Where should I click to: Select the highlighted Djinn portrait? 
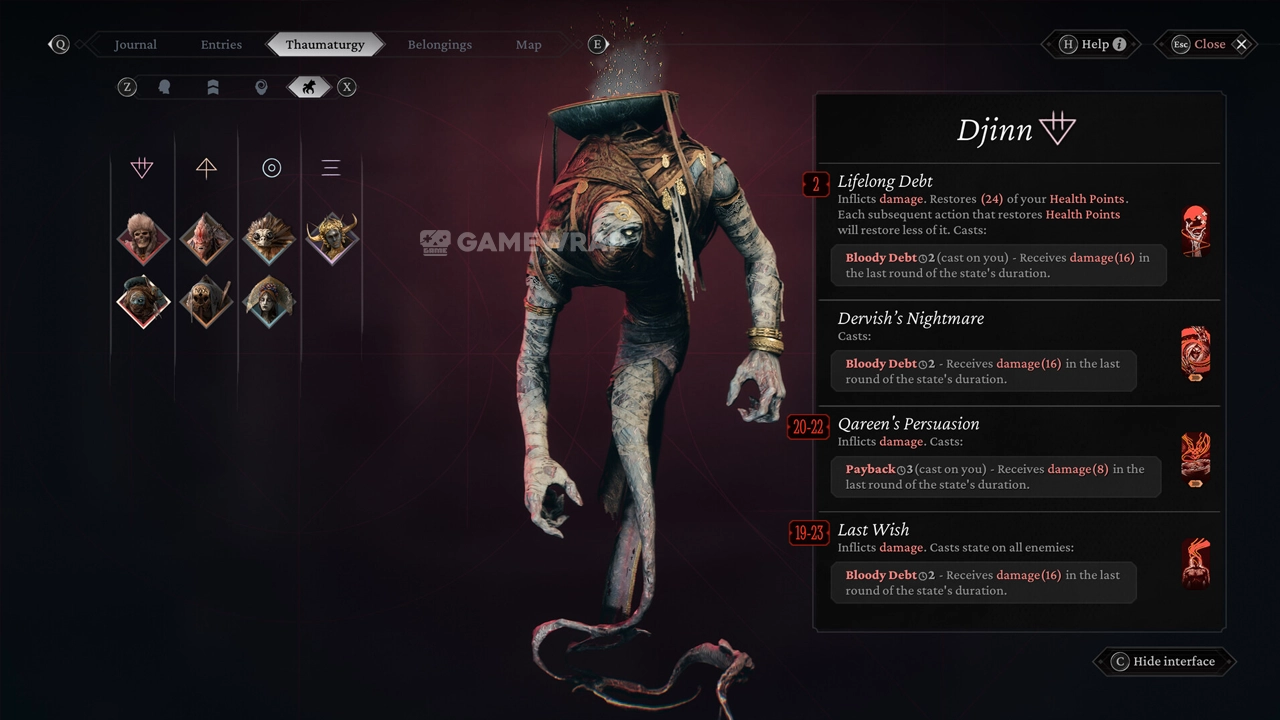point(143,301)
